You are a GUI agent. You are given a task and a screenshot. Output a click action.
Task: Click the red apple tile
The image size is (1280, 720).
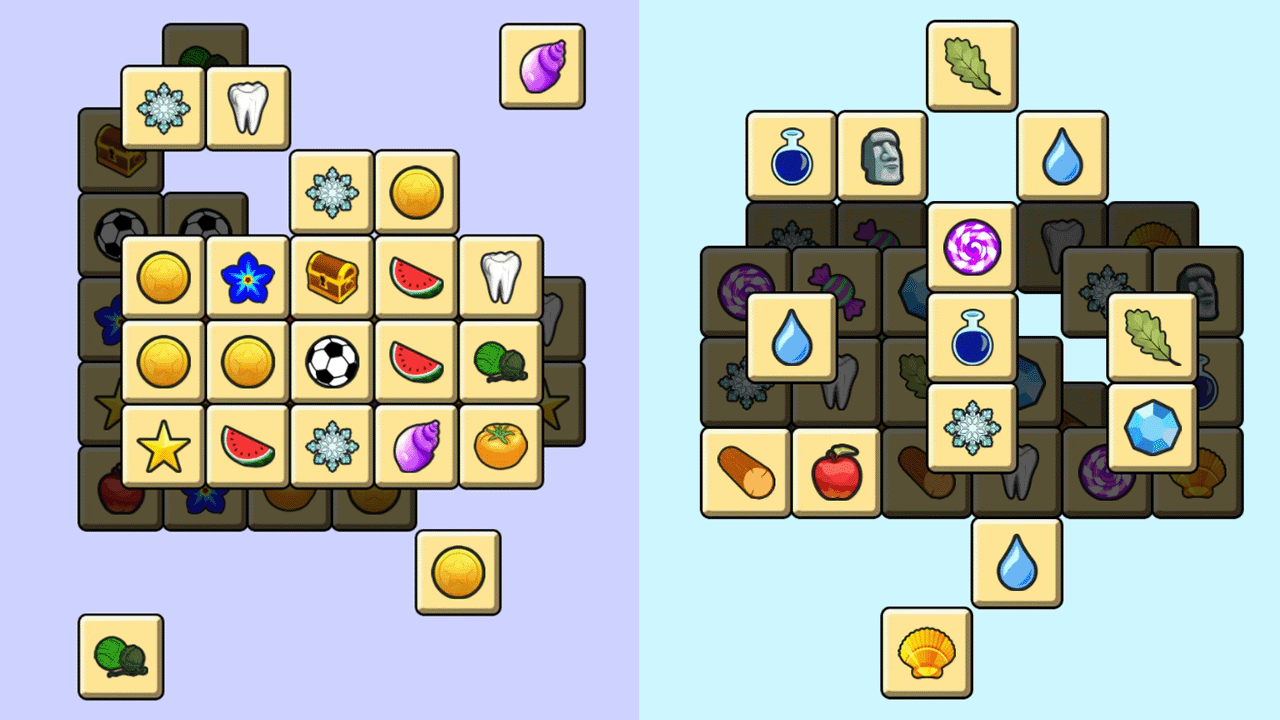(836, 472)
